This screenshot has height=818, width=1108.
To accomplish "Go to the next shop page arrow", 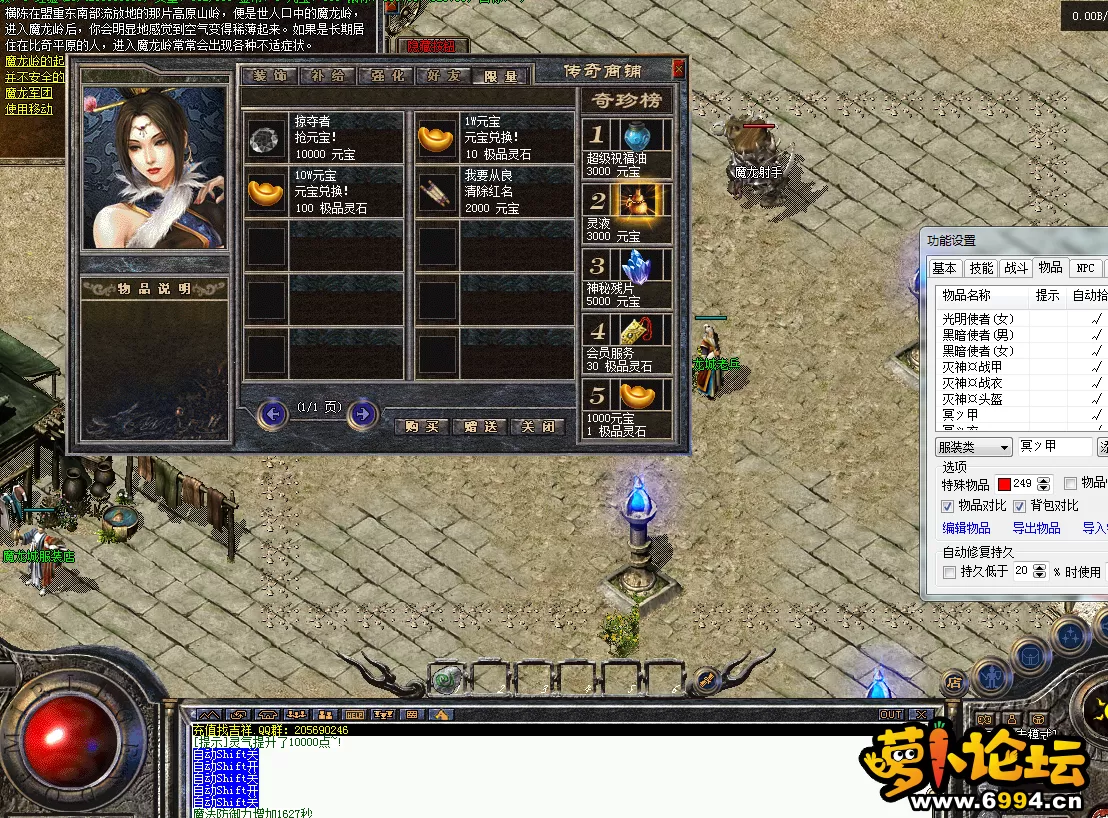I will [363, 413].
